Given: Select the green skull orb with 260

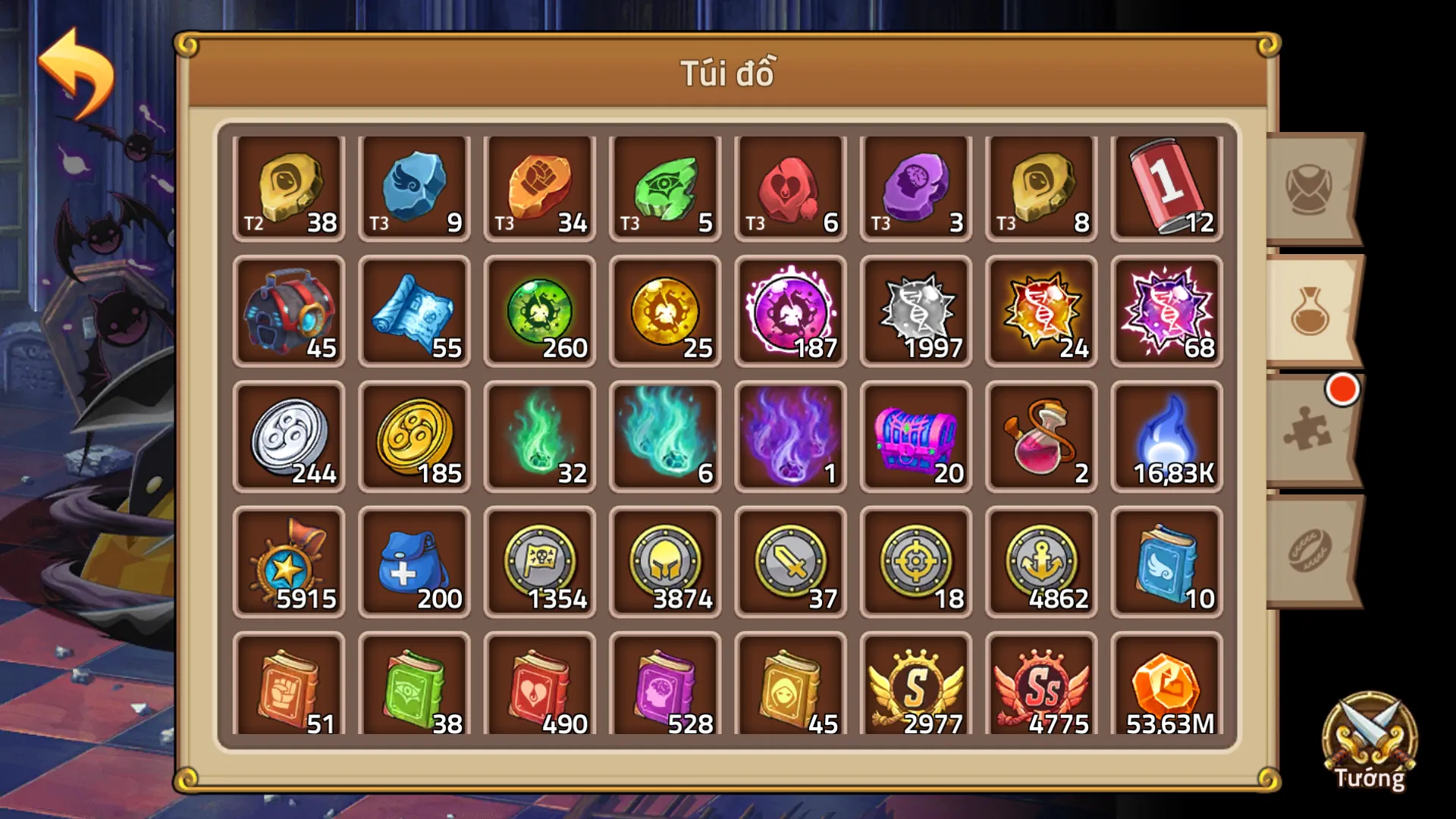Looking at the screenshot, I should point(539,312).
